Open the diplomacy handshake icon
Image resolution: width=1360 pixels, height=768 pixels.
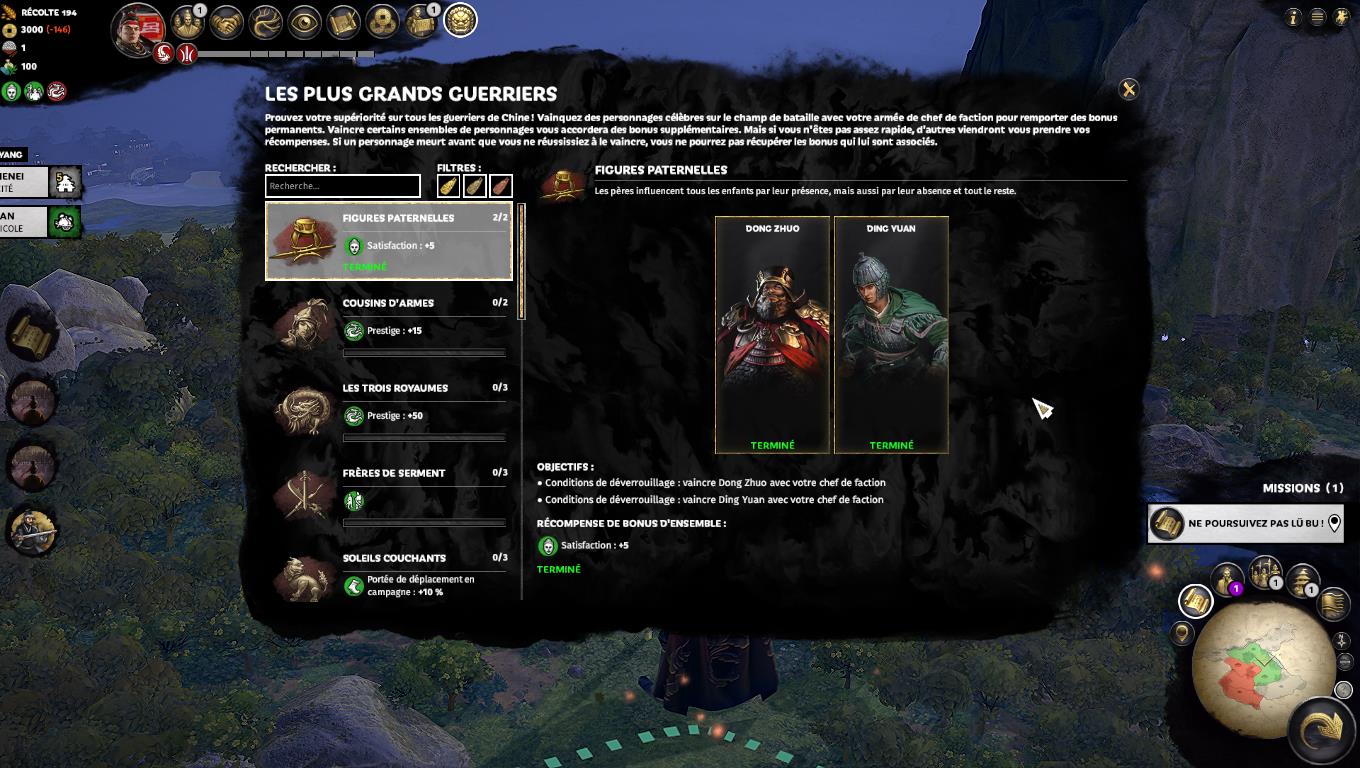click(x=227, y=22)
